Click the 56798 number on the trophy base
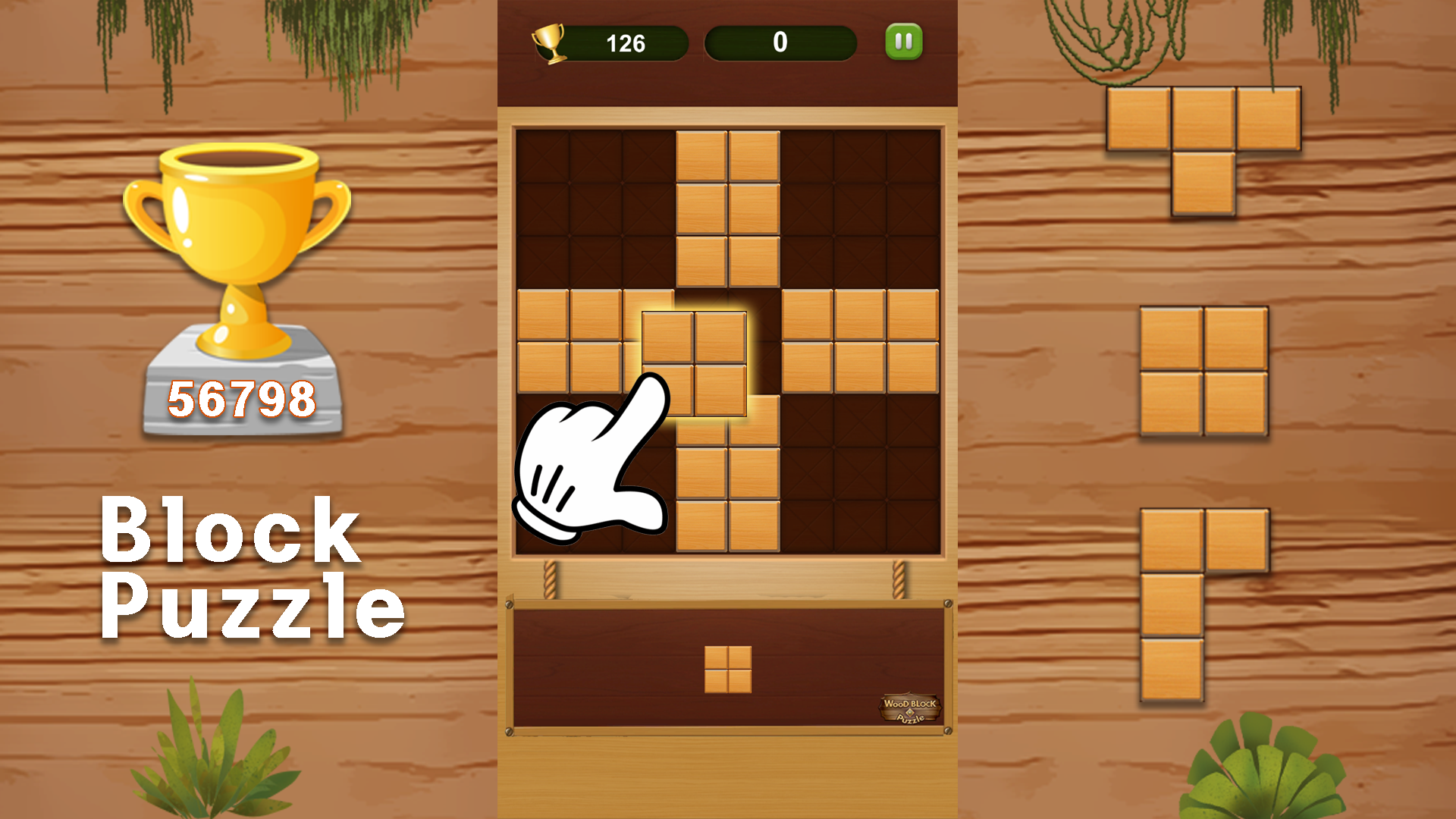Screen dimensions: 1456x819 point(241,397)
